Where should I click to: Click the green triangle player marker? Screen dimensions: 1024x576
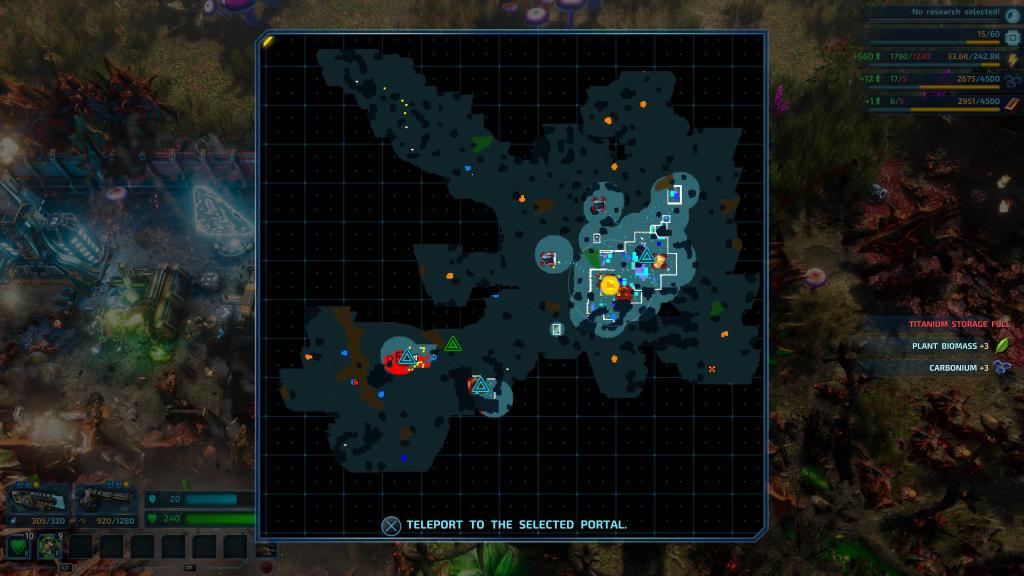click(453, 344)
